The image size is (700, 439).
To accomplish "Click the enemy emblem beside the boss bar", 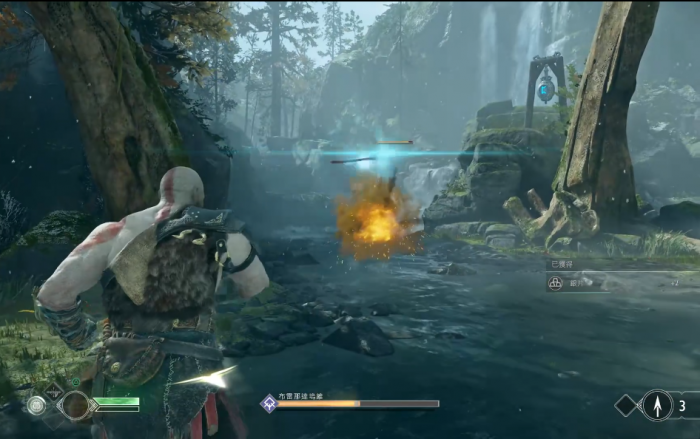I will coord(268,403).
